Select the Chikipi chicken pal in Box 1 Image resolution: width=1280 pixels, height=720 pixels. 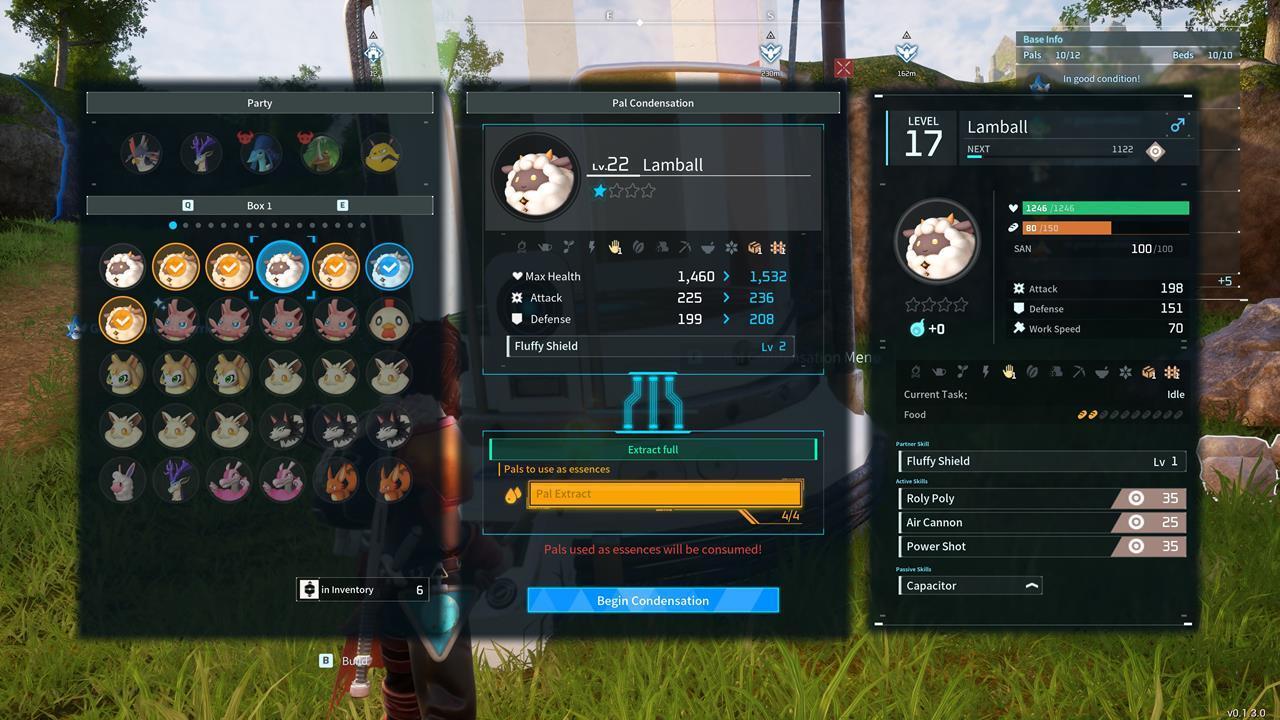388,320
